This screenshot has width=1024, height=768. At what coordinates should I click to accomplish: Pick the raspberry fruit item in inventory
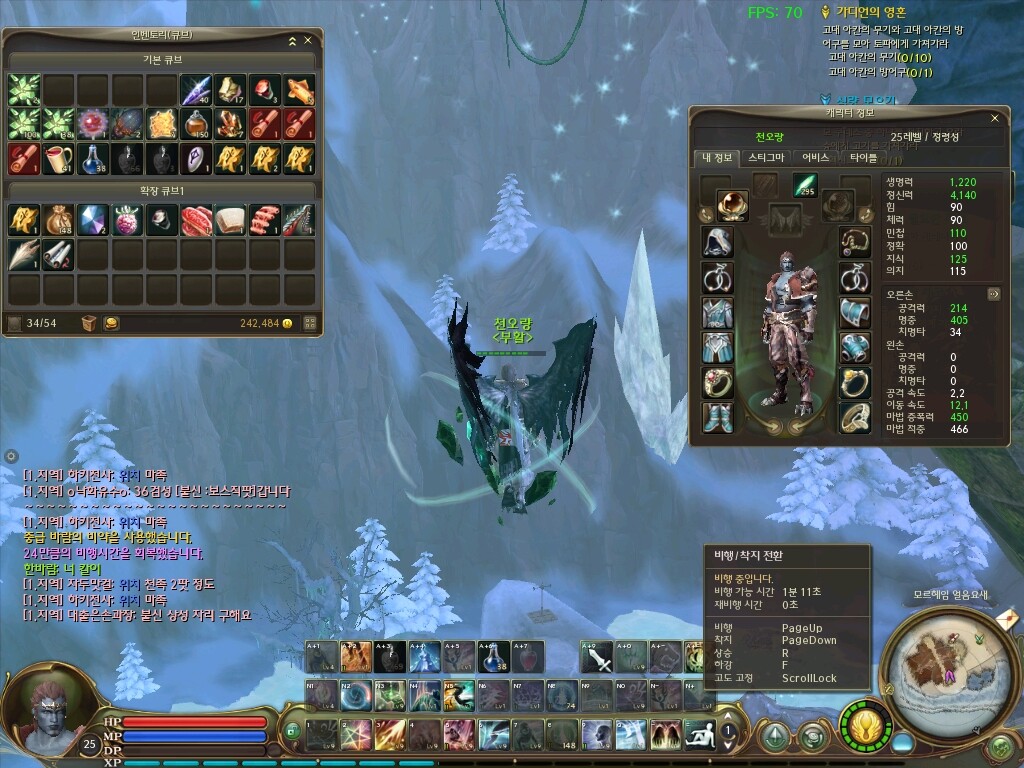126,220
